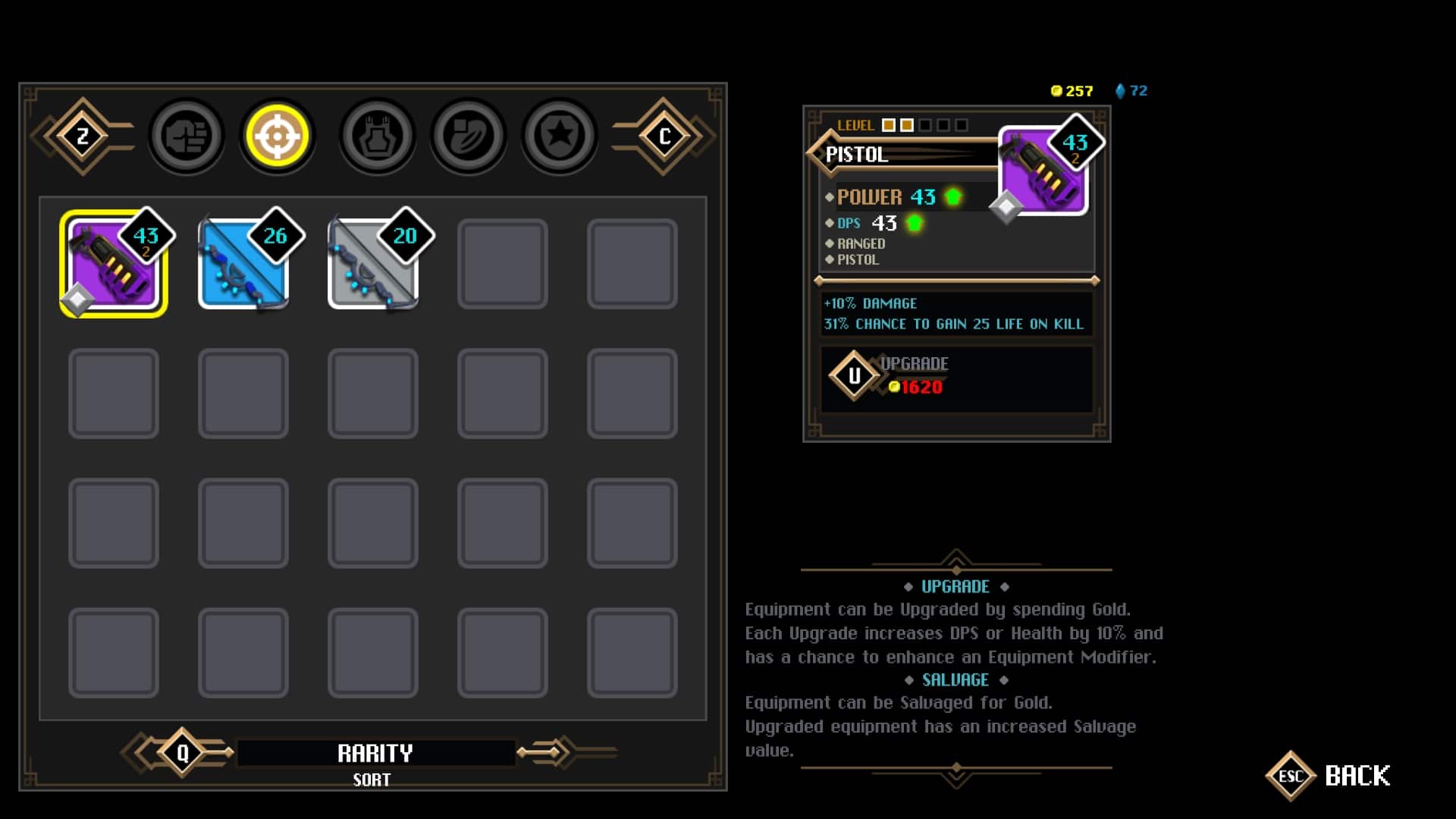
Task: Choose the blue bow with power 26
Action: pyautogui.click(x=243, y=264)
